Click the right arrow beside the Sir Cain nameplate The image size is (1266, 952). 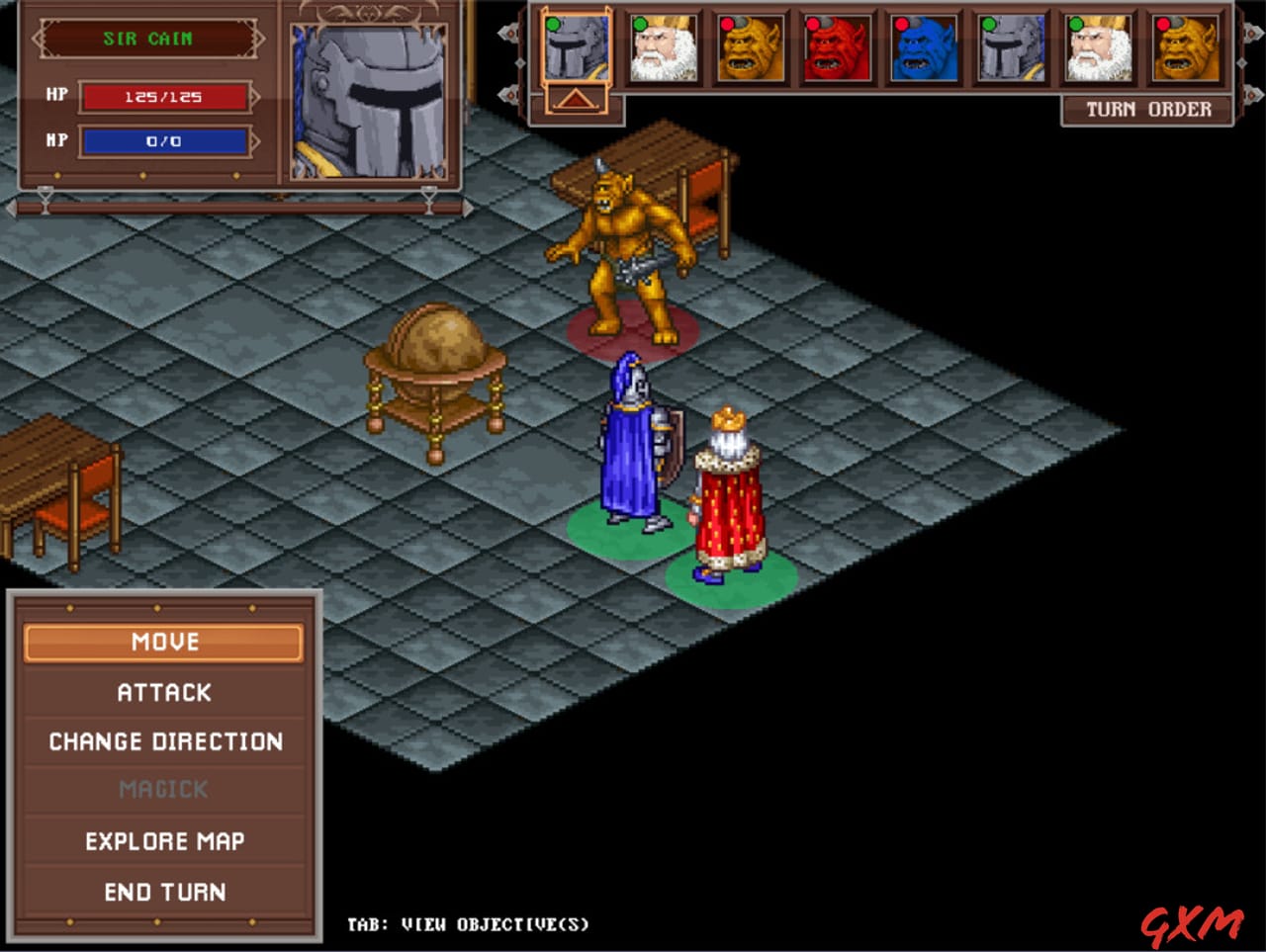pos(259,40)
